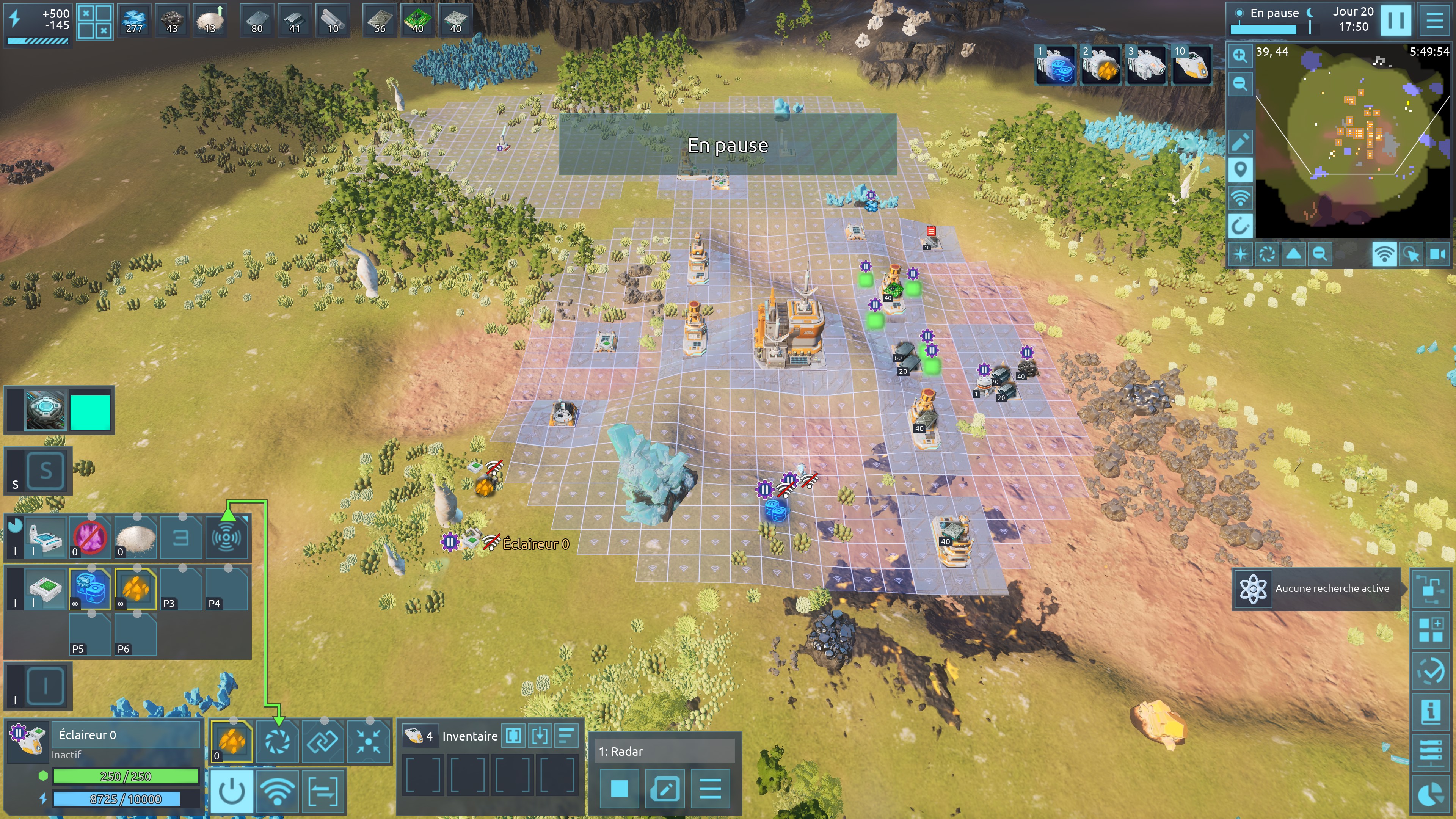The image size is (1456, 819).
Task: Toggle the power button for Éclaireur 0
Action: coord(232,791)
